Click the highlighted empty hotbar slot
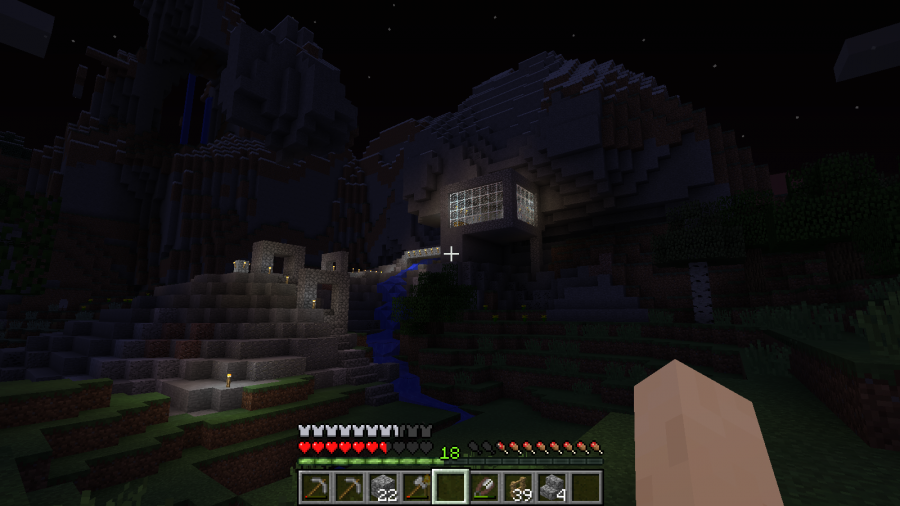Viewport: 900px width, 506px height. tap(450, 488)
